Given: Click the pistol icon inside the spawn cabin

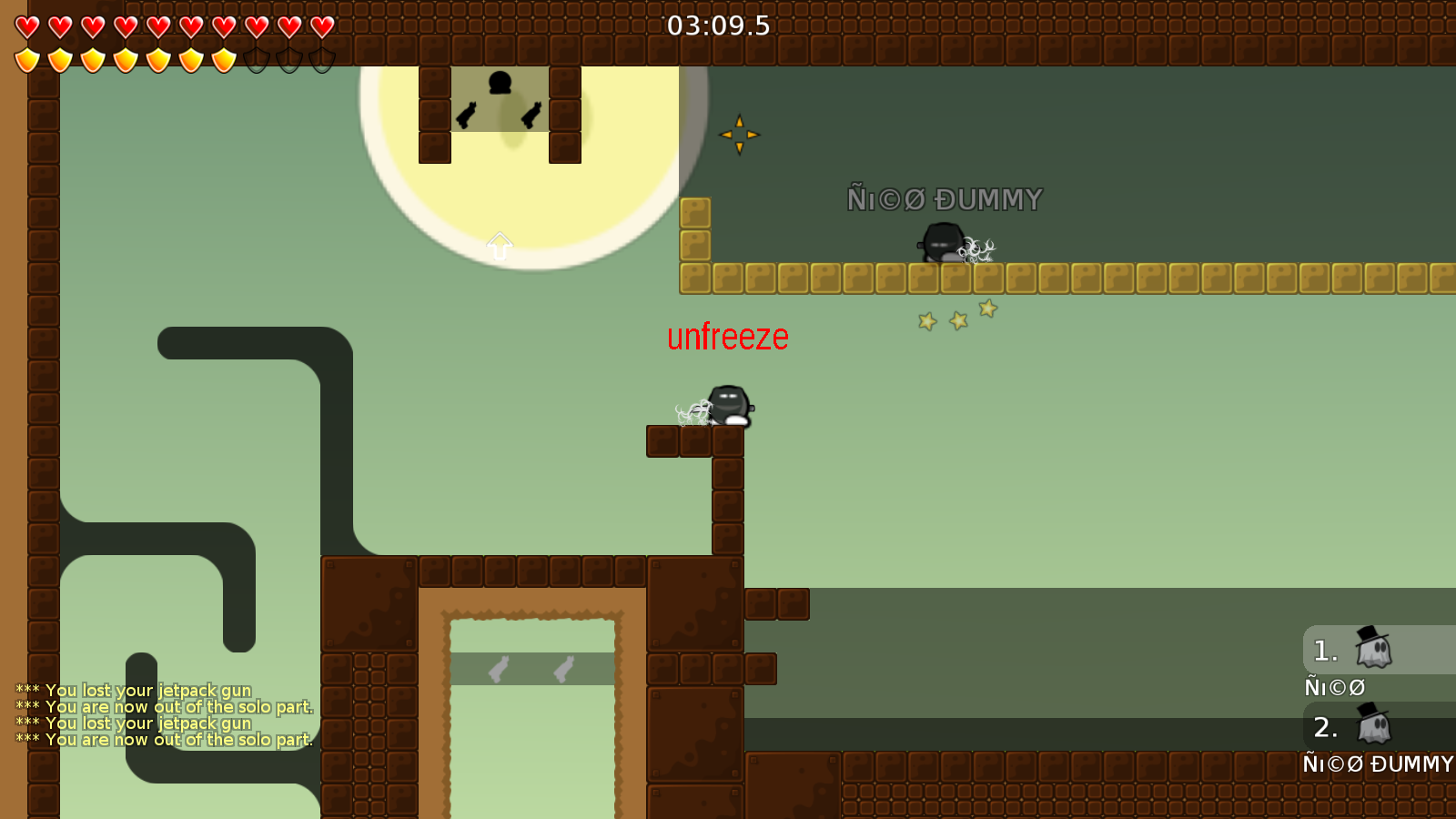Looking at the screenshot, I should point(465,116).
